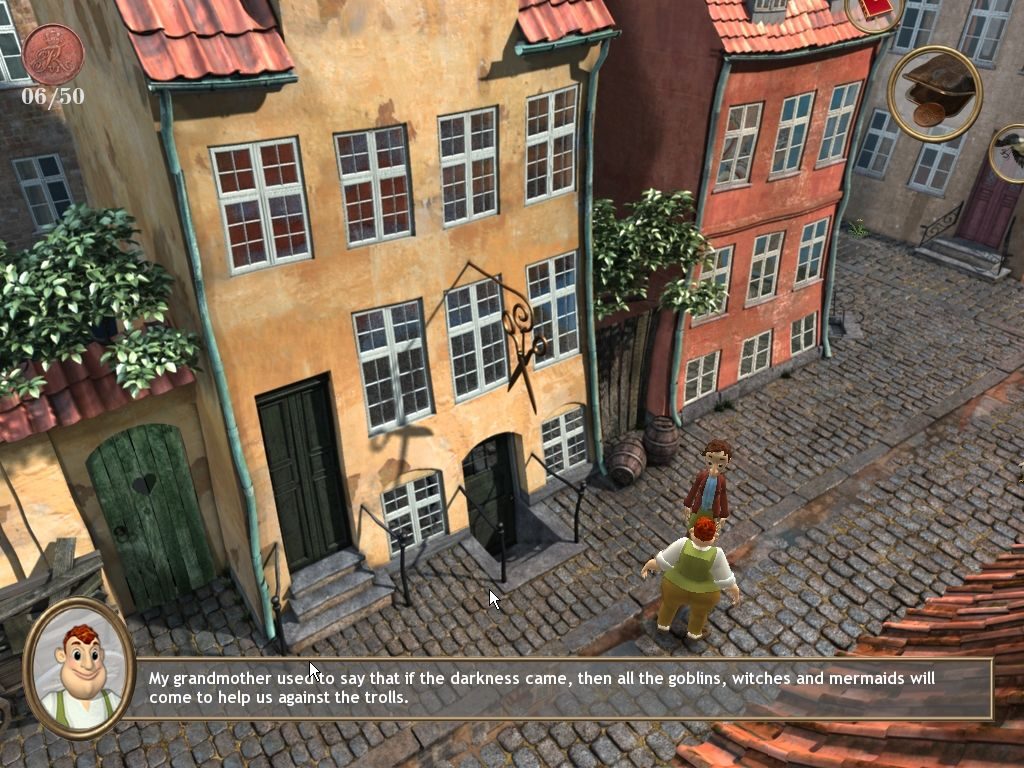Choose the bird icon in gold ring

(x=1010, y=152)
